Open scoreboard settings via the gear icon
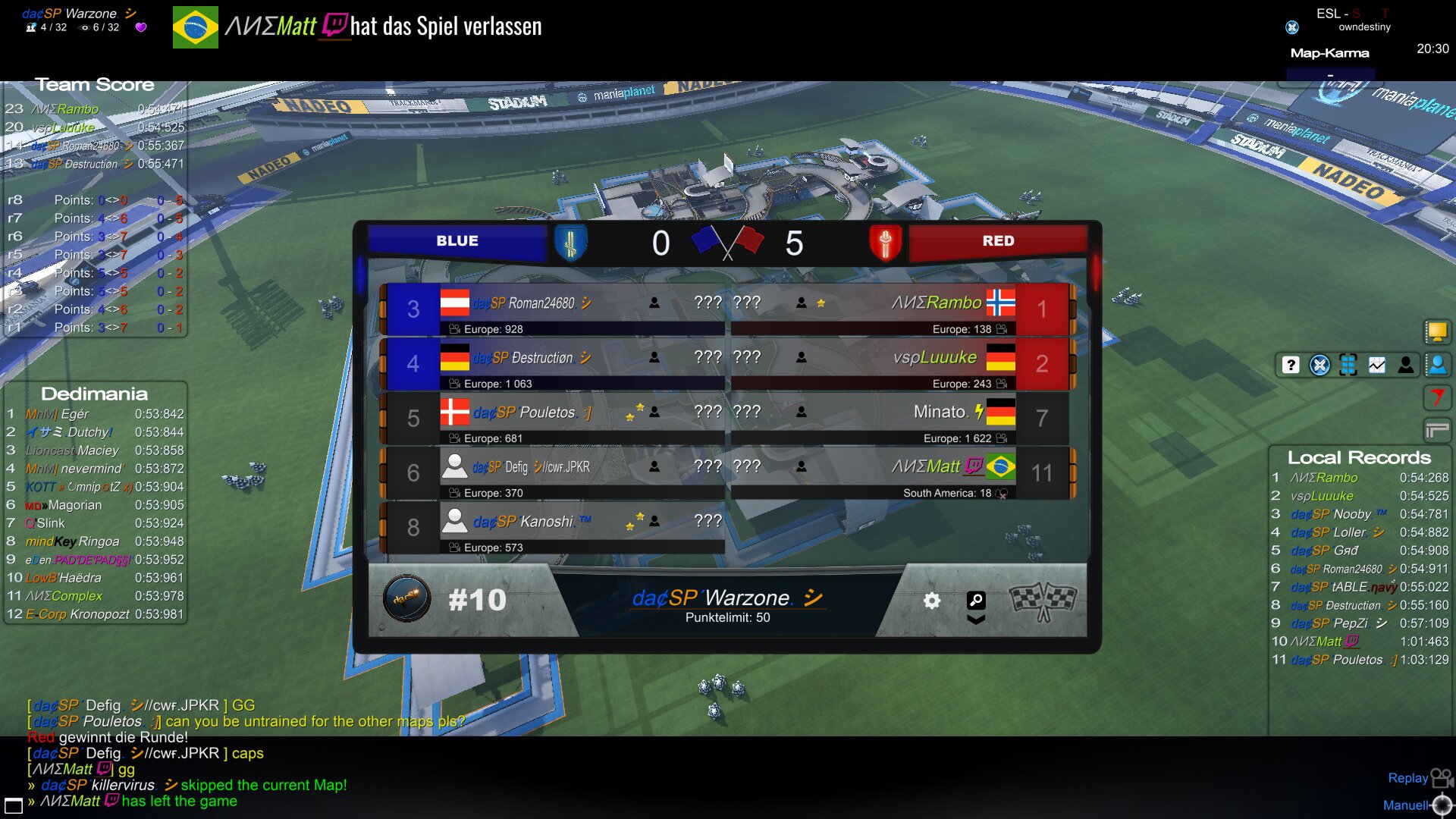This screenshot has height=819, width=1456. click(x=932, y=601)
